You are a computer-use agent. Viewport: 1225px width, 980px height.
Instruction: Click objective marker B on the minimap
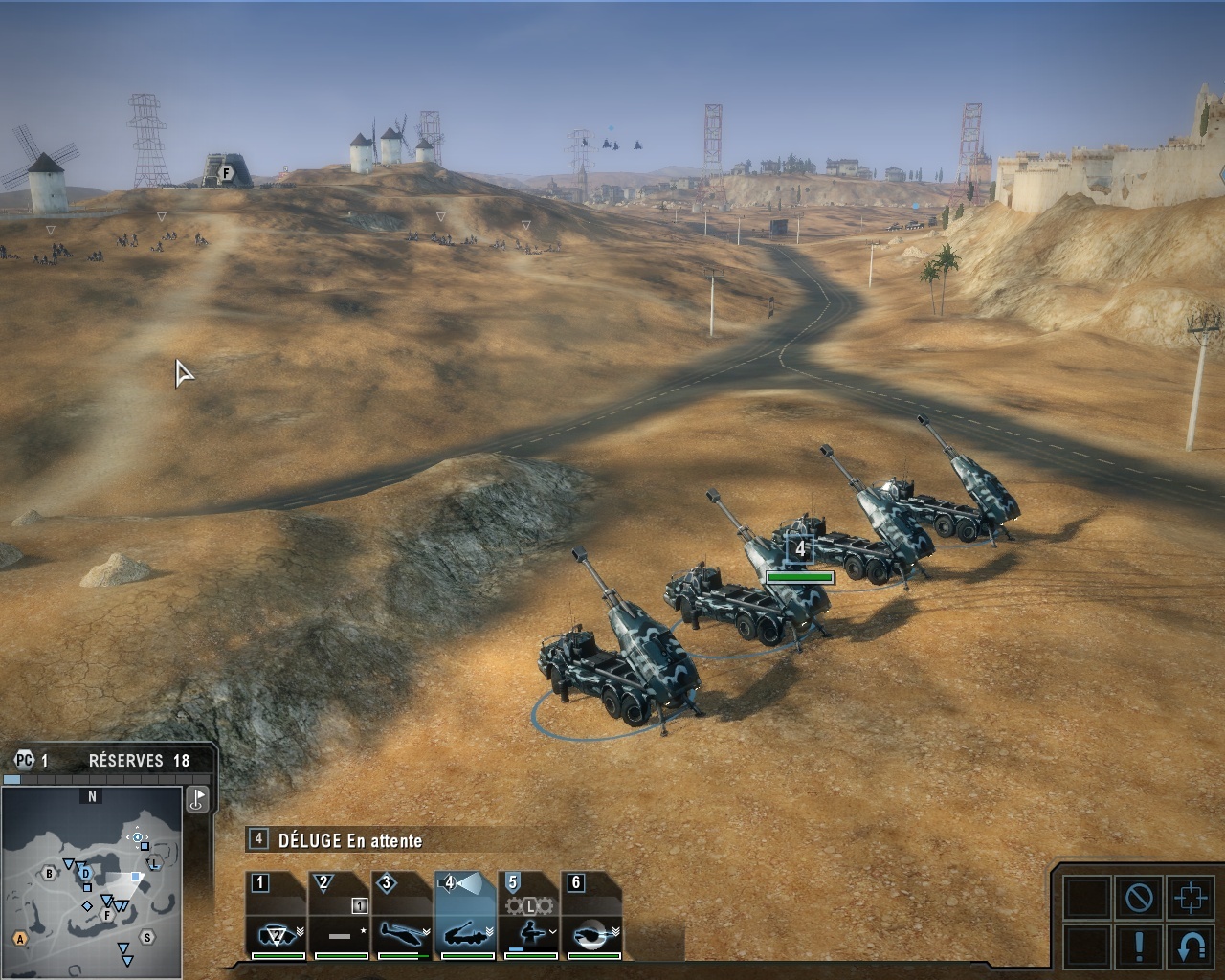pyautogui.click(x=50, y=873)
